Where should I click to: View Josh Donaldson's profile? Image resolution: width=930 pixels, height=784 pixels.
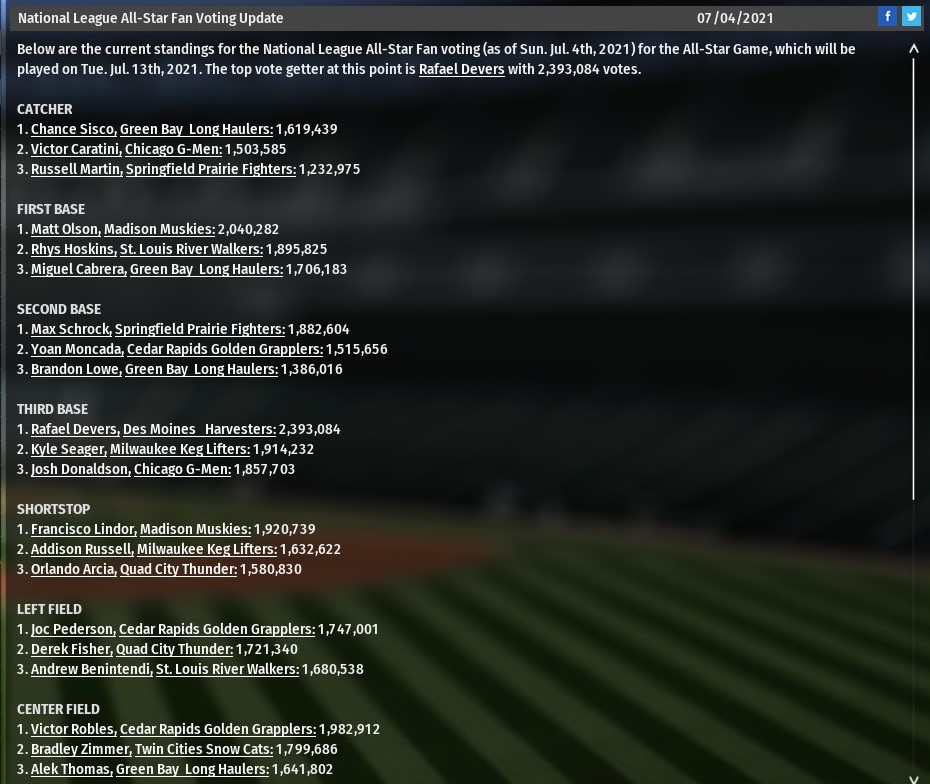tap(80, 469)
